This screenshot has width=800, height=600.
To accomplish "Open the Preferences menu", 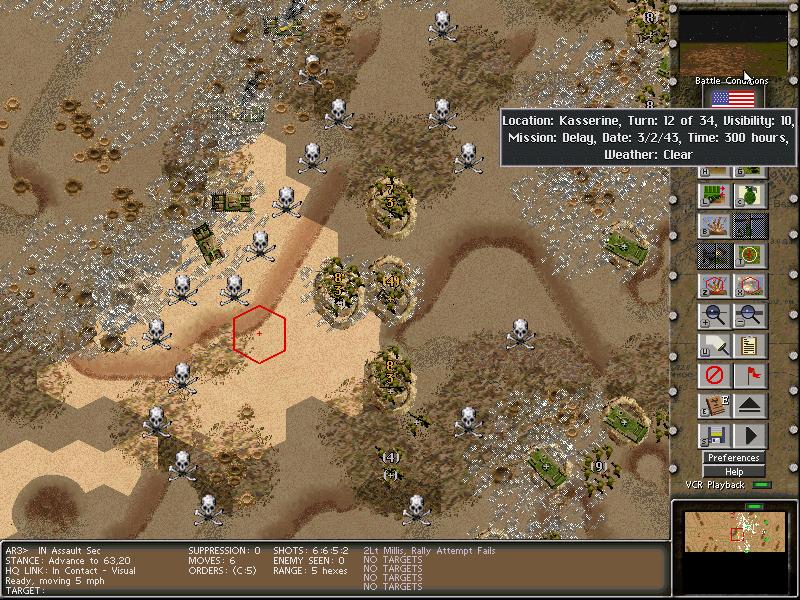I will click(733, 458).
